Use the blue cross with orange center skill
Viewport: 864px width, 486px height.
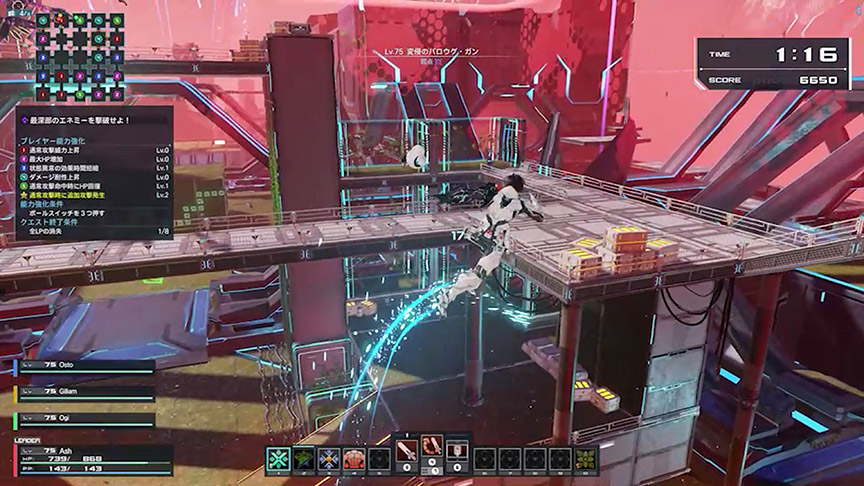click(x=329, y=459)
